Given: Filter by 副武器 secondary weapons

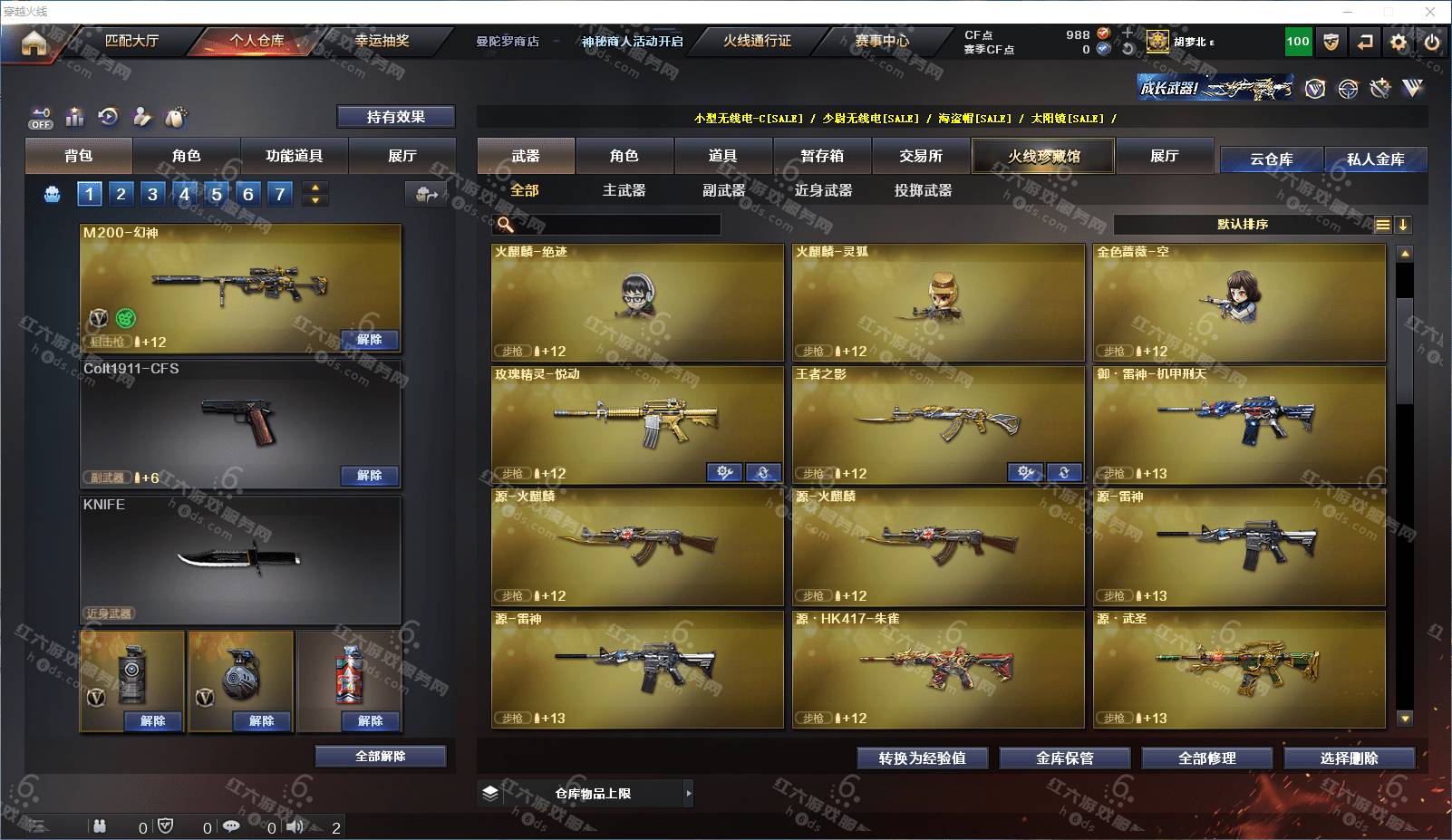Looking at the screenshot, I should pos(723,190).
